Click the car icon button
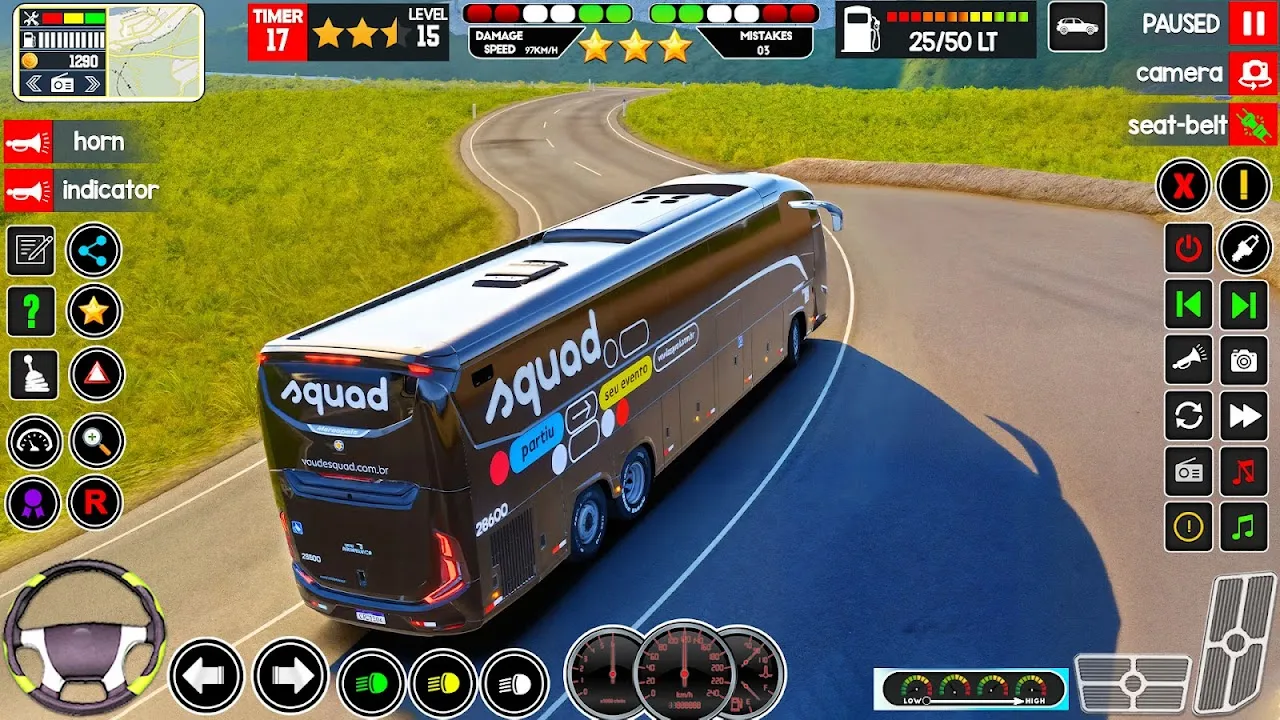1280x720 pixels. tap(1077, 27)
